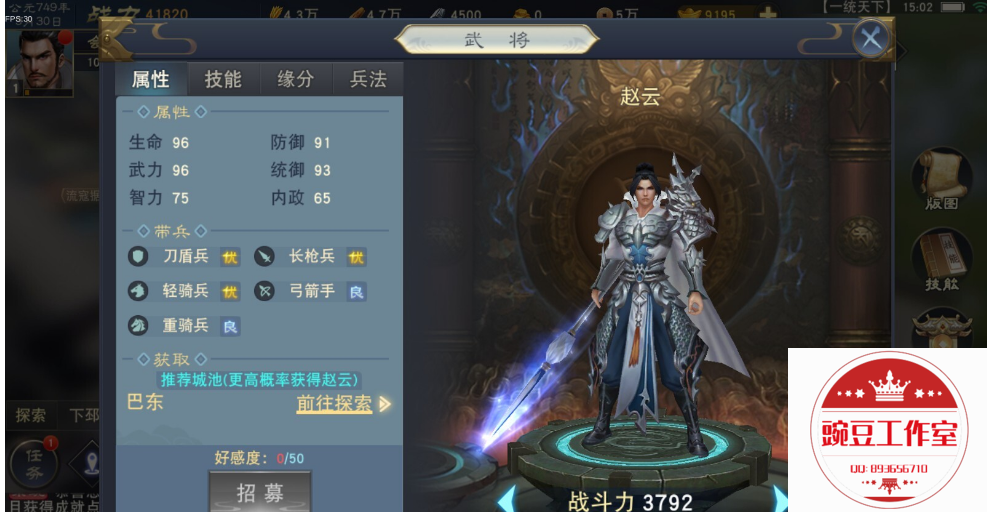Show the 兵法 tab
987x512 pixels.
tap(368, 80)
